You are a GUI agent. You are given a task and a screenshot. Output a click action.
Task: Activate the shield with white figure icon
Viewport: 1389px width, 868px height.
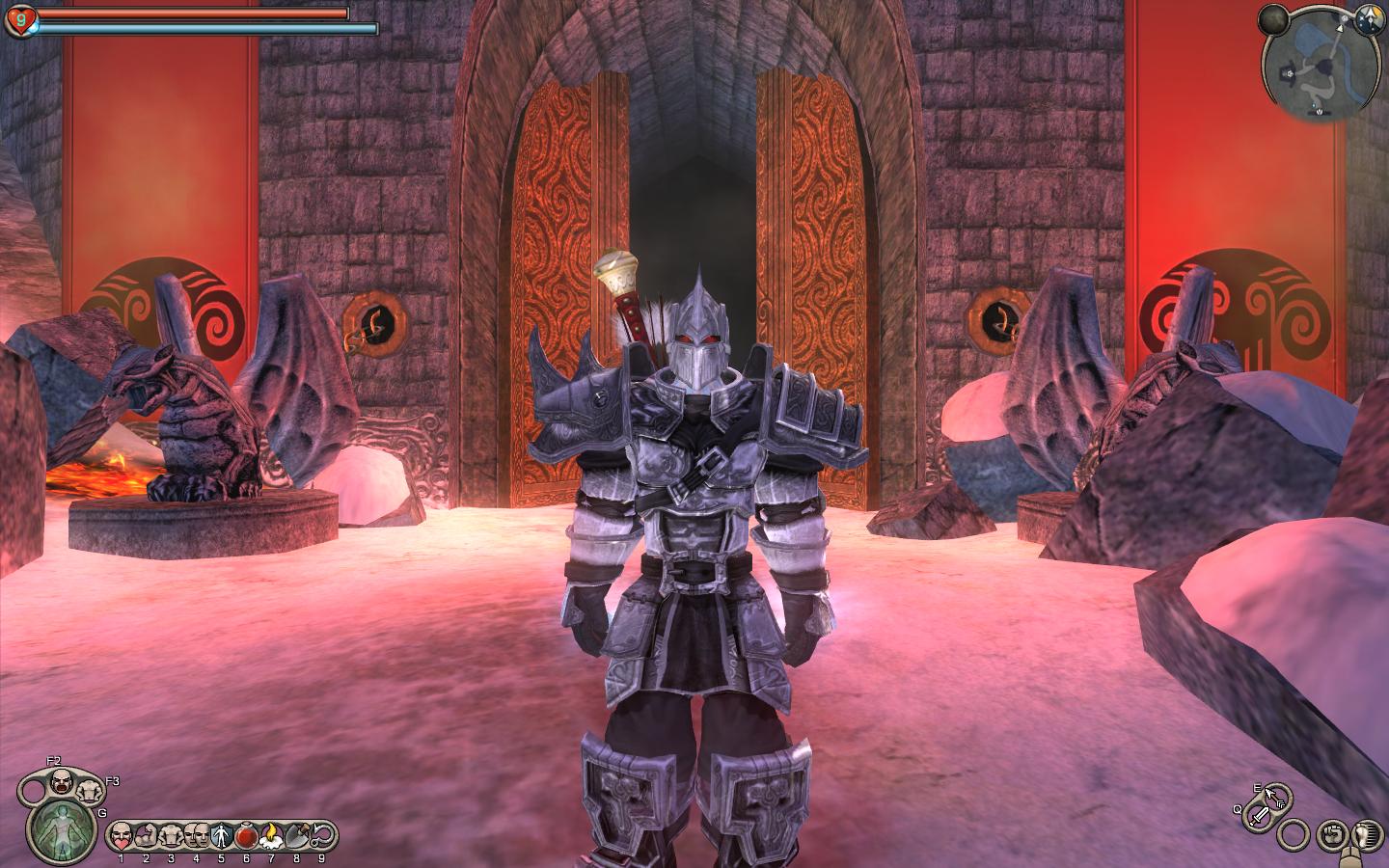coord(220,833)
